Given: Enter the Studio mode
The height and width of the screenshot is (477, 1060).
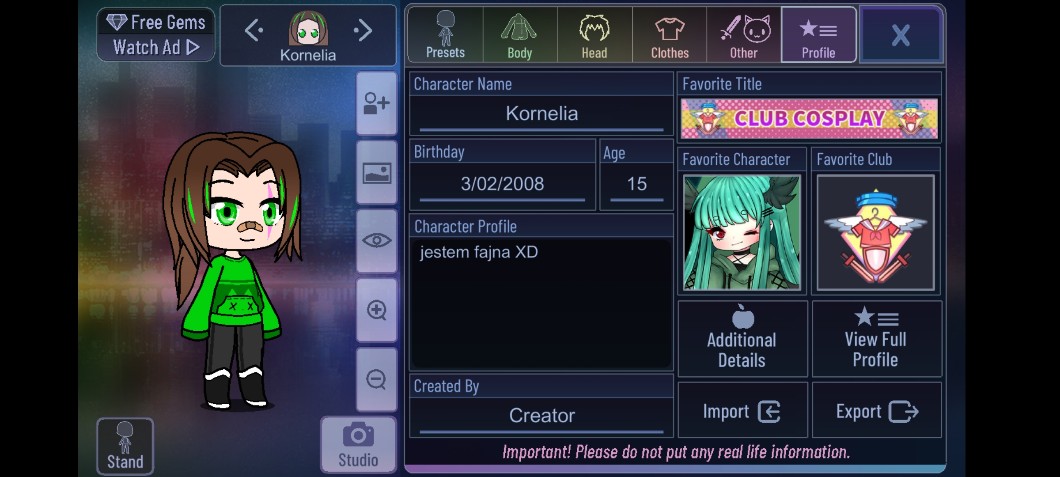Looking at the screenshot, I should coord(357,445).
